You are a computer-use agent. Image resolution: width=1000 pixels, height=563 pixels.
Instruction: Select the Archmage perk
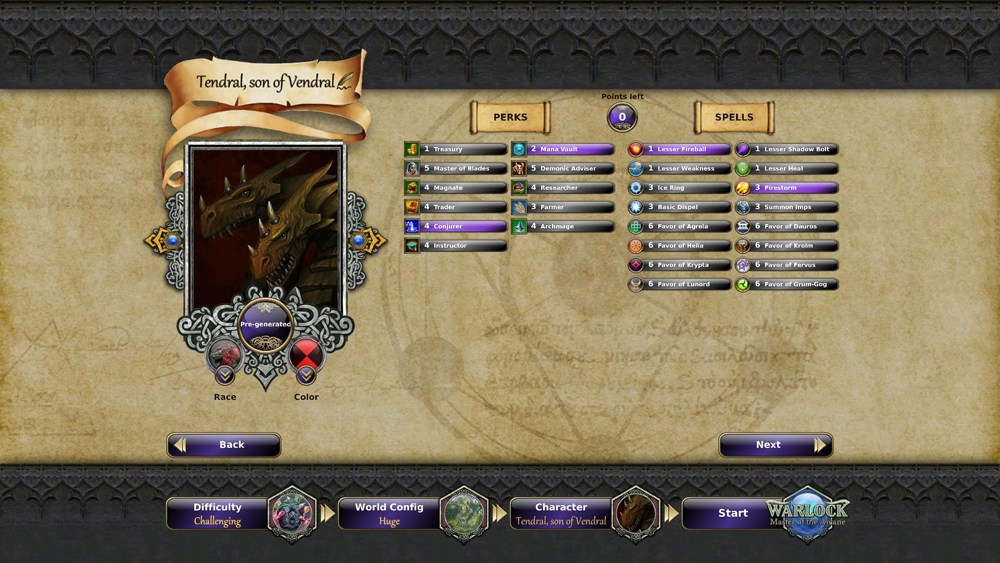pos(563,227)
